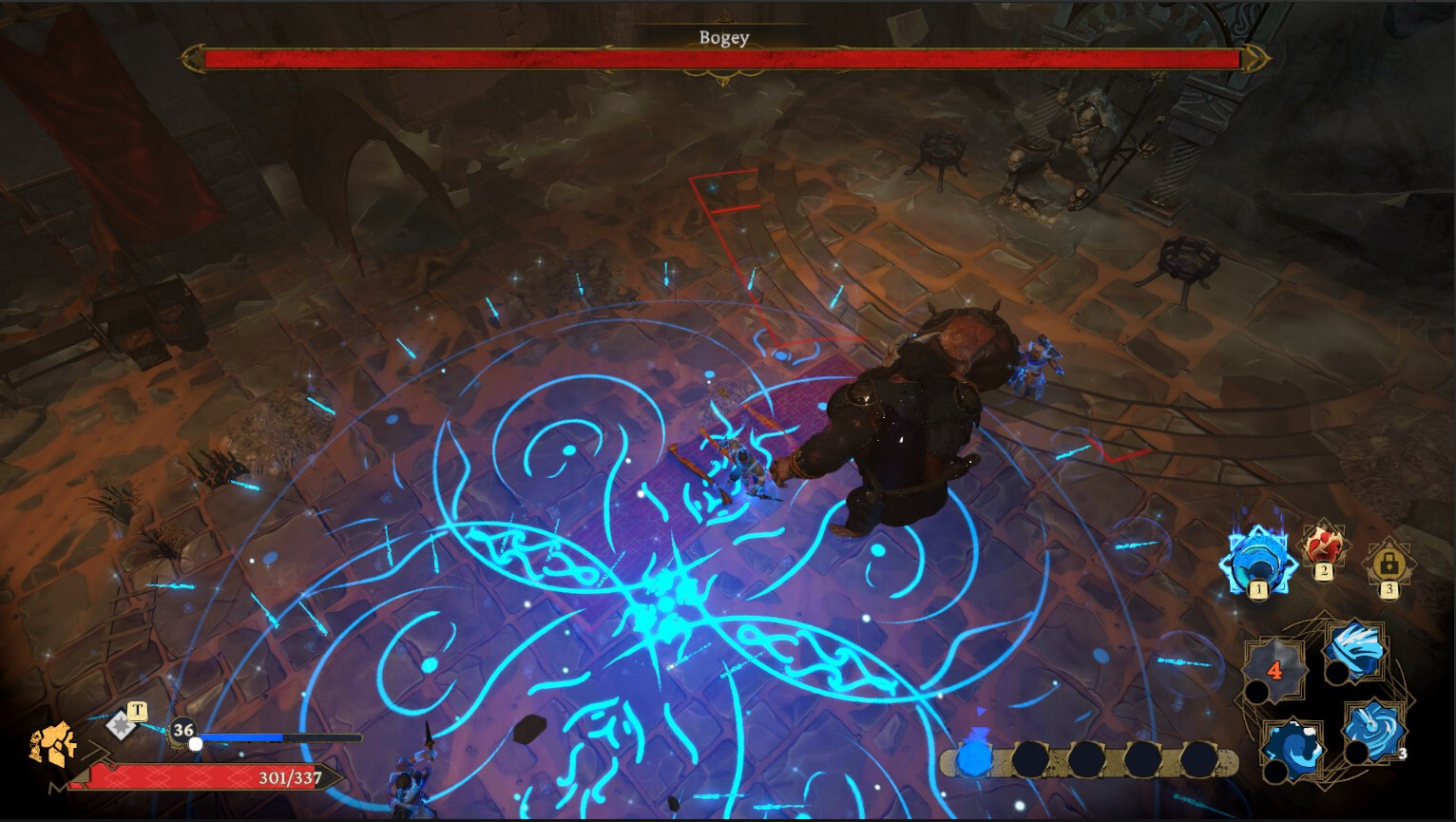The height and width of the screenshot is (822, 1456).
Task: Click the Bogey boss name label
Action: coord(724,37)
